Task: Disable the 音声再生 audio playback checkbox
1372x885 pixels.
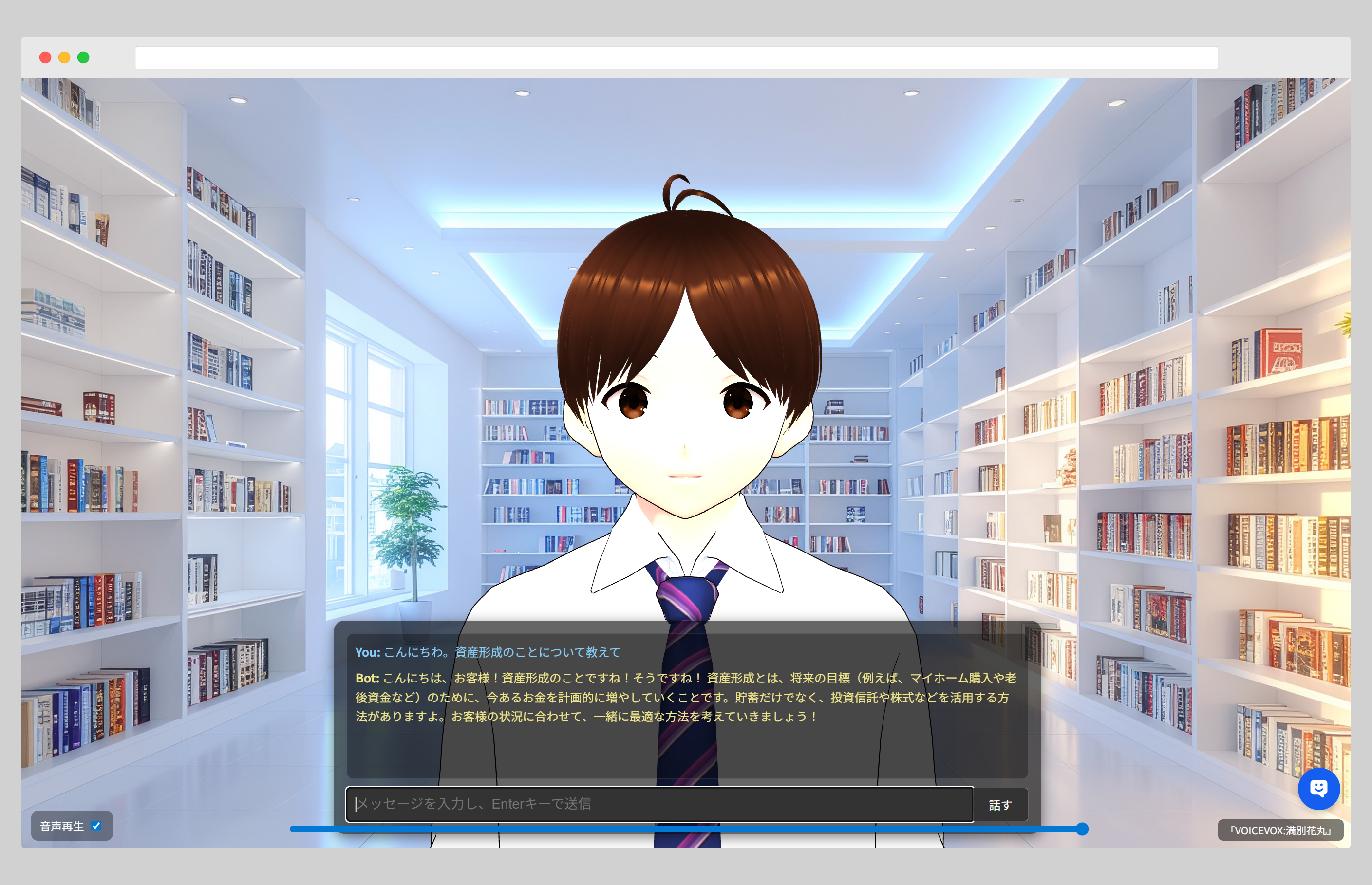Action: (x=97, y=826)
